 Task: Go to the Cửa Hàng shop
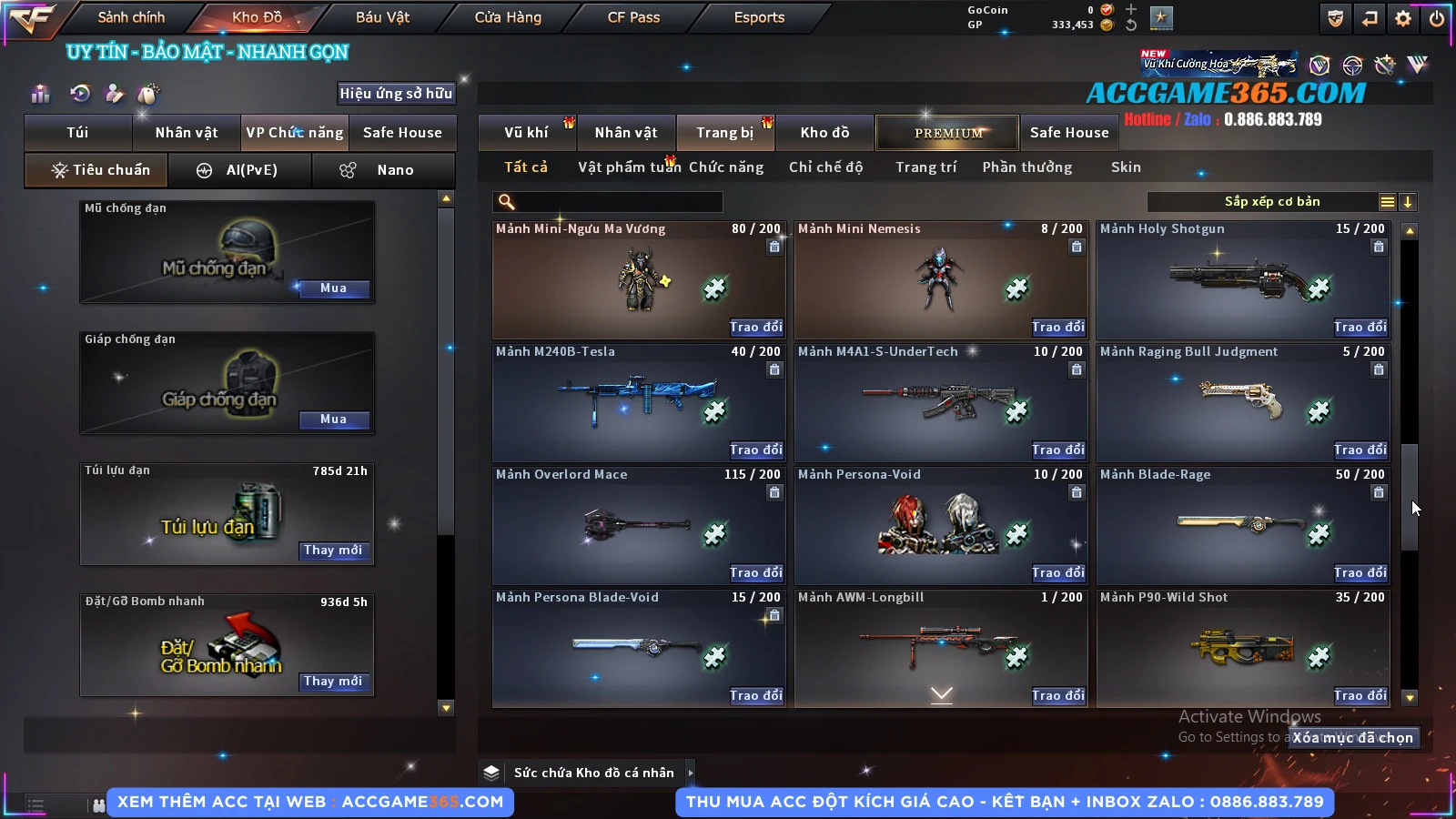click(508, 17)
